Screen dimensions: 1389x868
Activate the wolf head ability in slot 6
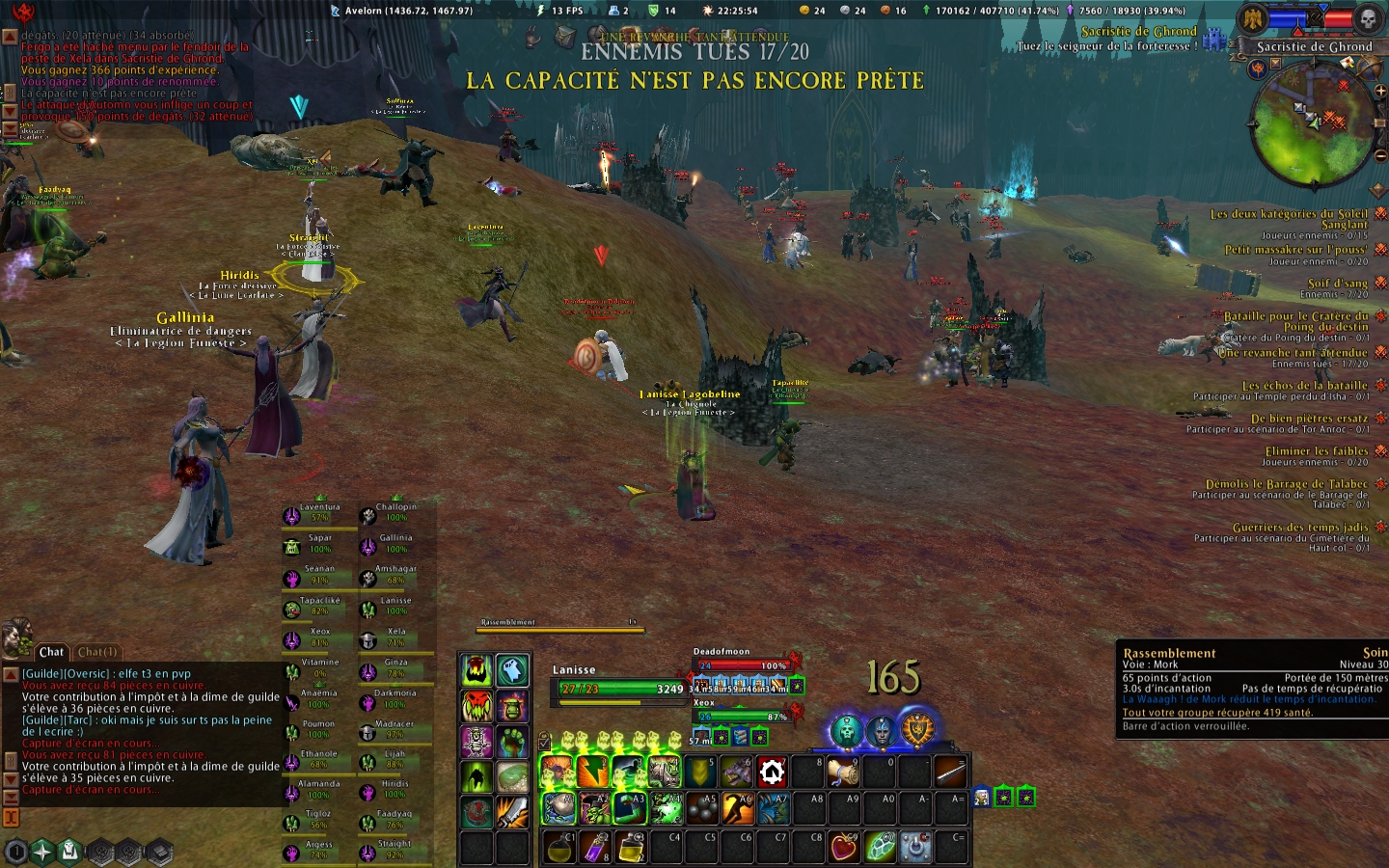pos(736,773)
